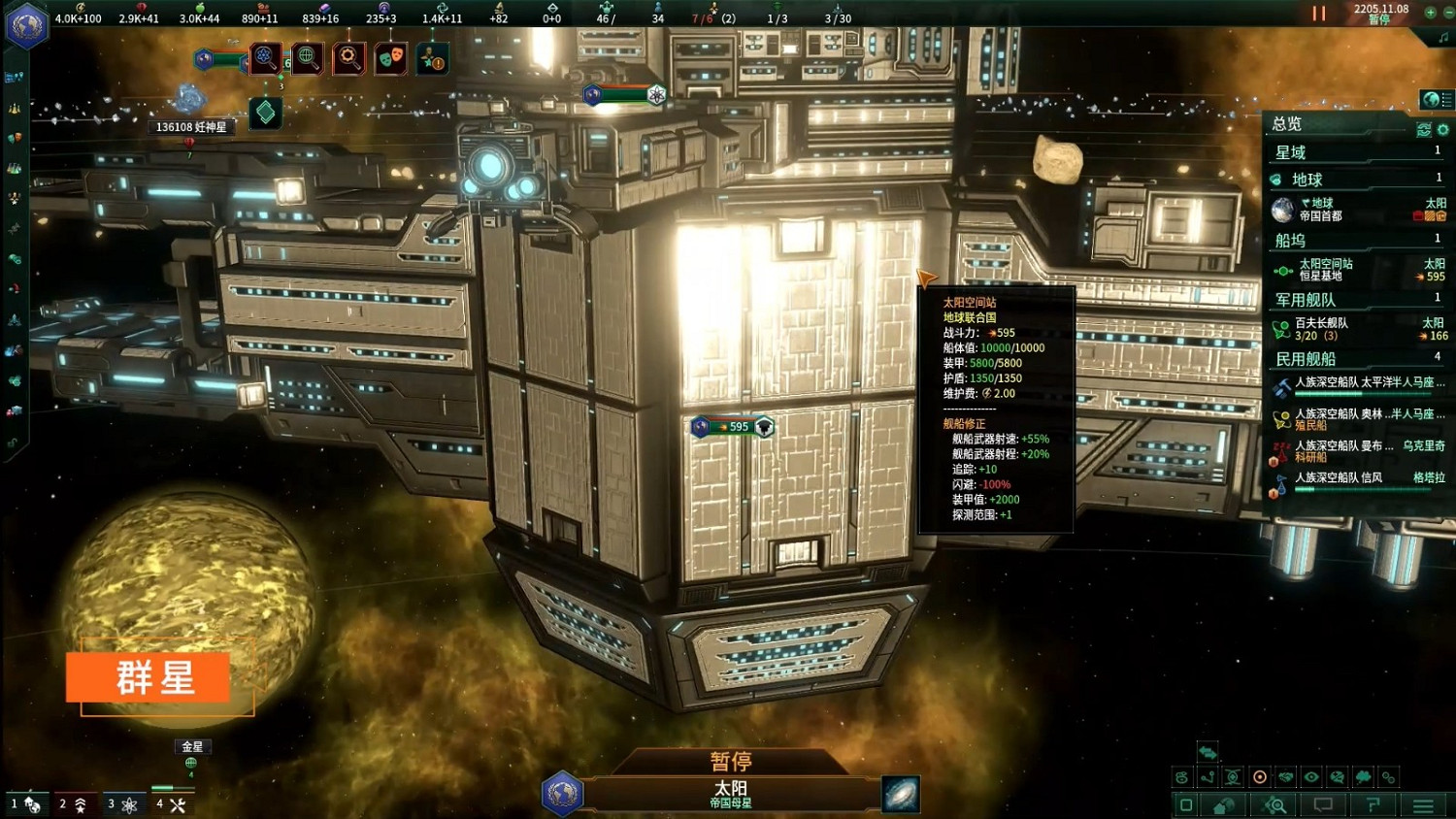Click the atom research magnifier notification
1456x819 pixels.
265,58
